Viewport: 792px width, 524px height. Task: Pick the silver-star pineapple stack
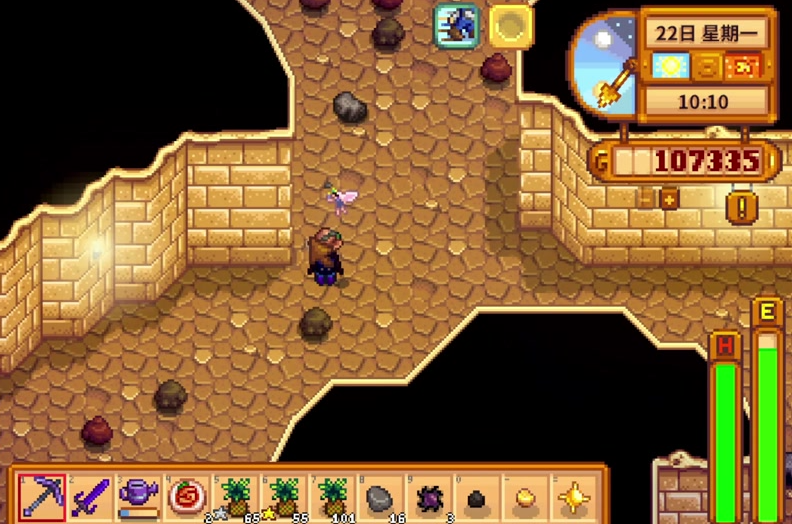click(x=236, y=495)
